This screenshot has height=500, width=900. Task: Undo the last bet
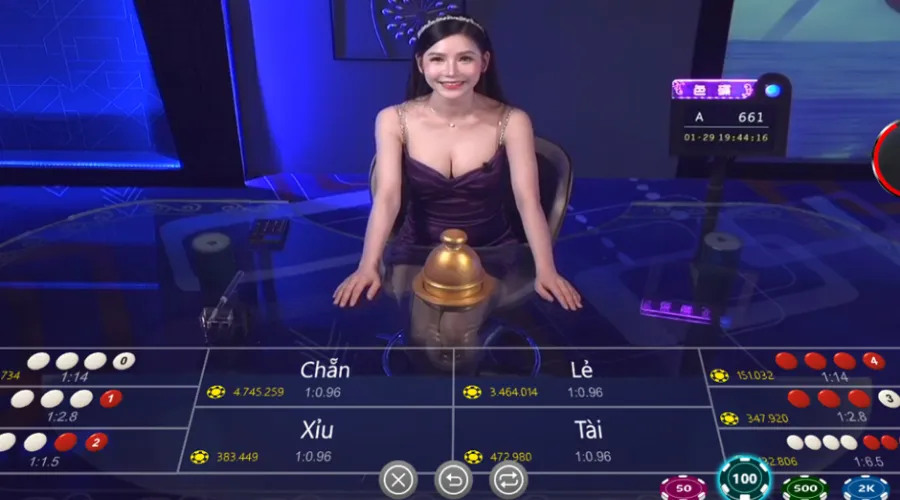coord(453,480)
